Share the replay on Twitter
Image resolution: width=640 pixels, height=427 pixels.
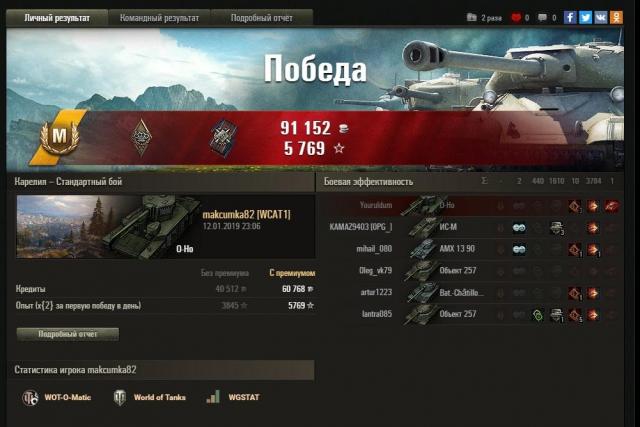point(585,17)
